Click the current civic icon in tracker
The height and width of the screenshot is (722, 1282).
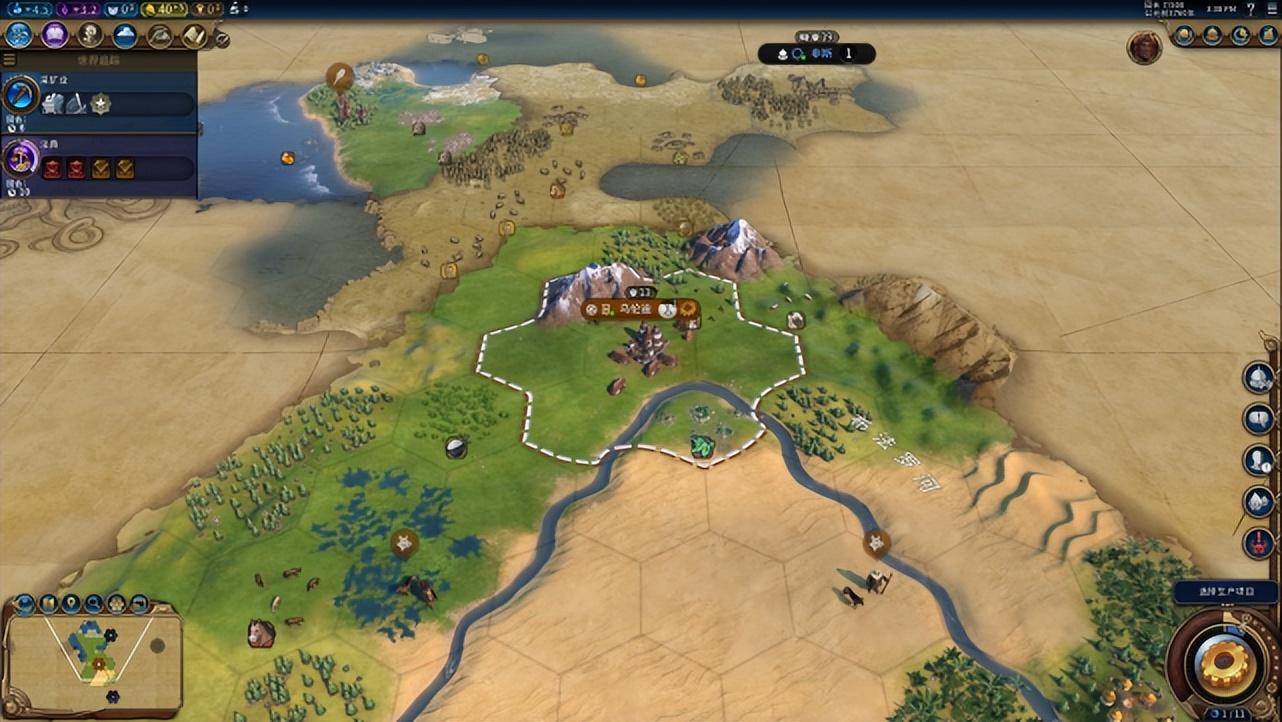[x=20, y=158]
